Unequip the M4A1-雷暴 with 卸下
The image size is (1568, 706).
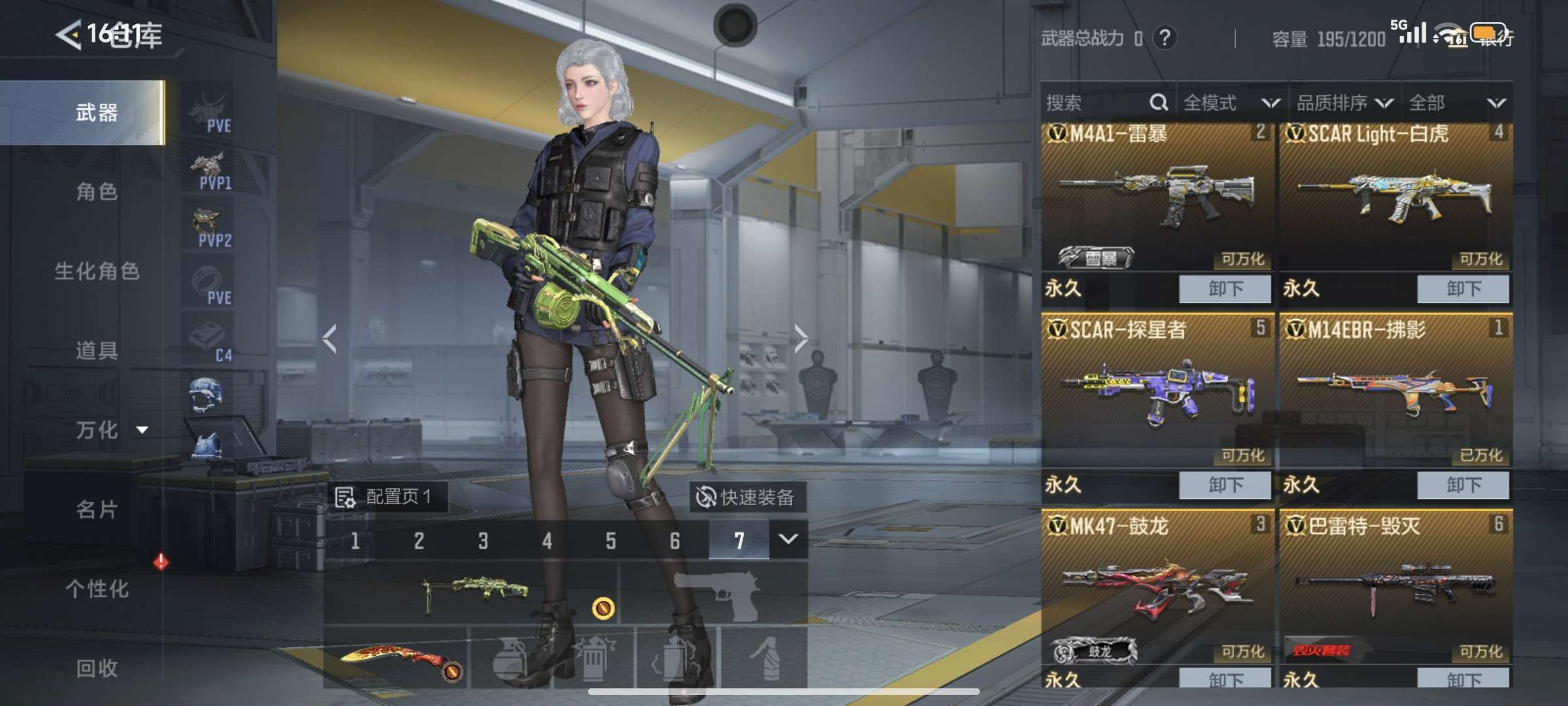pyautogui.click(x=1224, y=288)
